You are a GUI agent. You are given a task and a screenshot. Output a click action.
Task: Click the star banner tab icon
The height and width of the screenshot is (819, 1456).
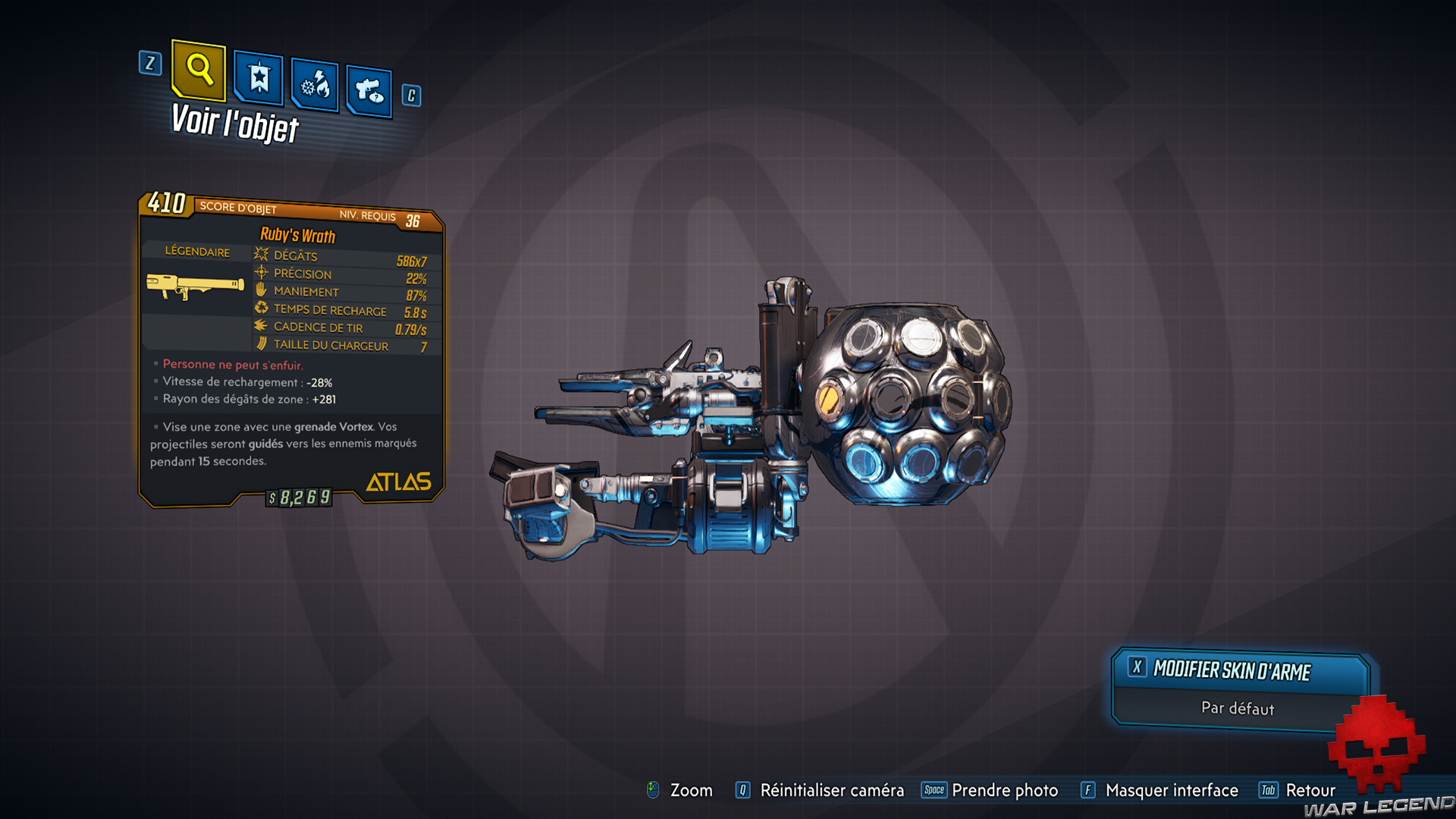(x=257, y=78)
